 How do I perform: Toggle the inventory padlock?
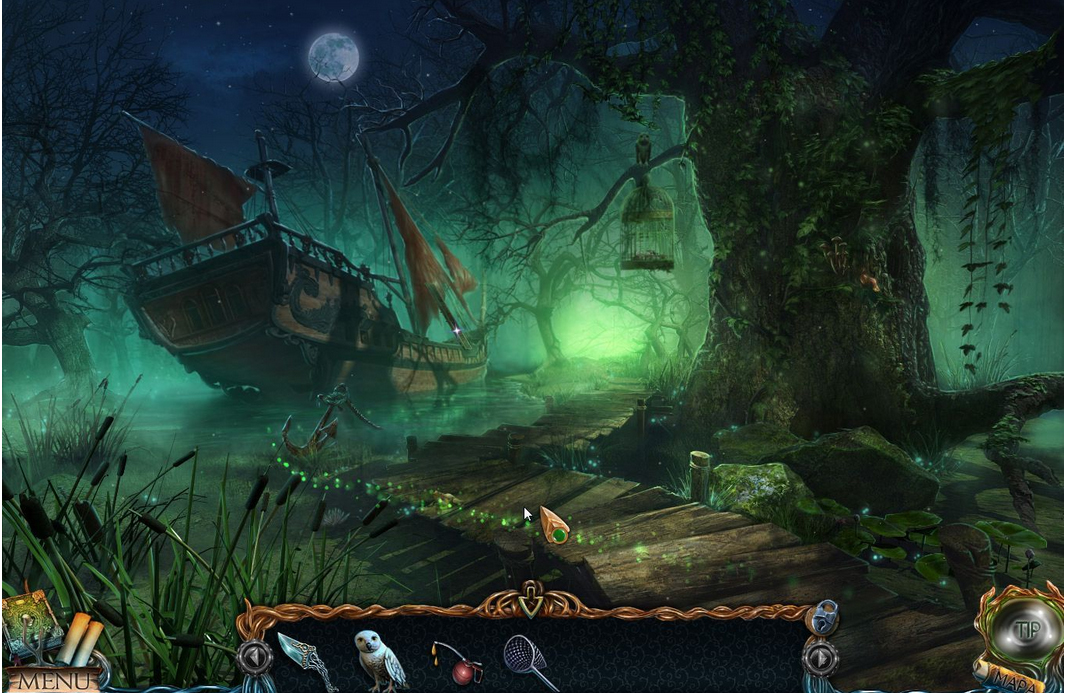coord(823,615)
